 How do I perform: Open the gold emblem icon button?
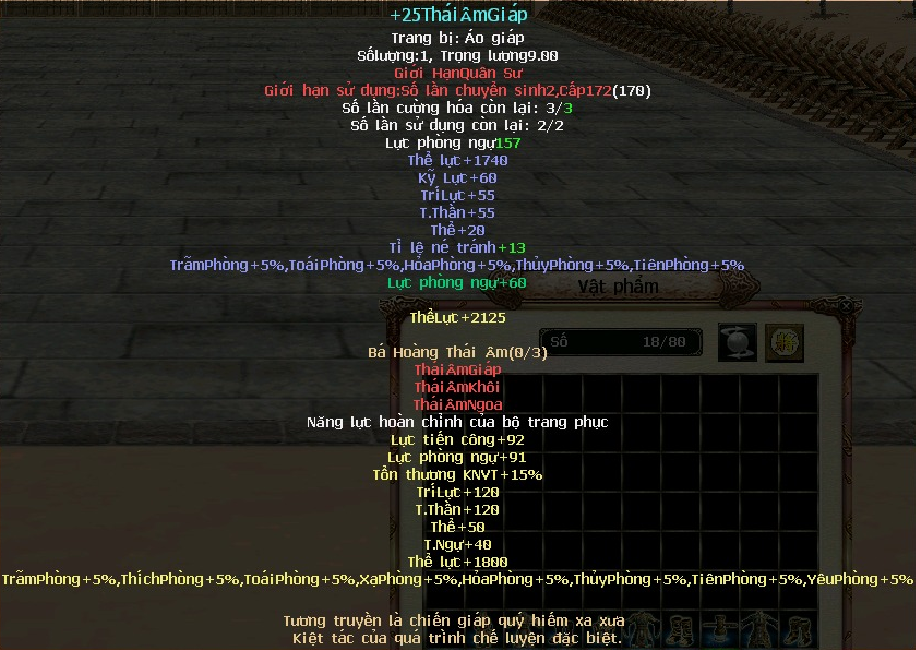pos(784,343)
